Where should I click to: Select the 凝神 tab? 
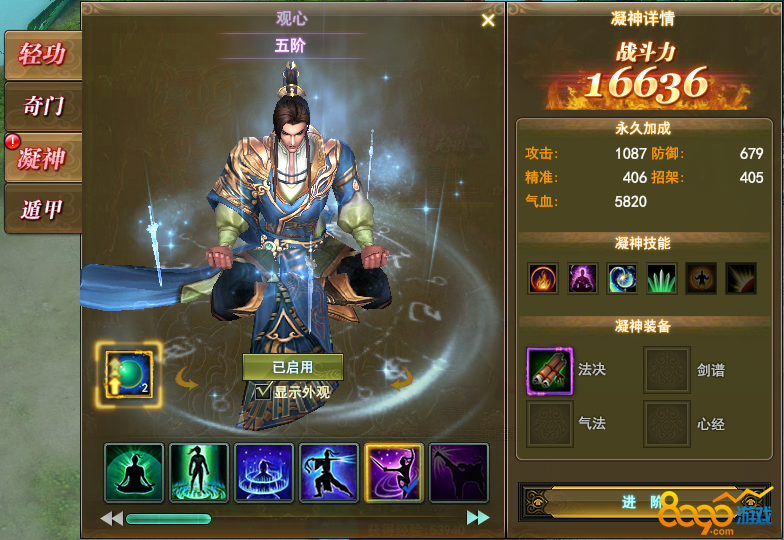point(43,157)
